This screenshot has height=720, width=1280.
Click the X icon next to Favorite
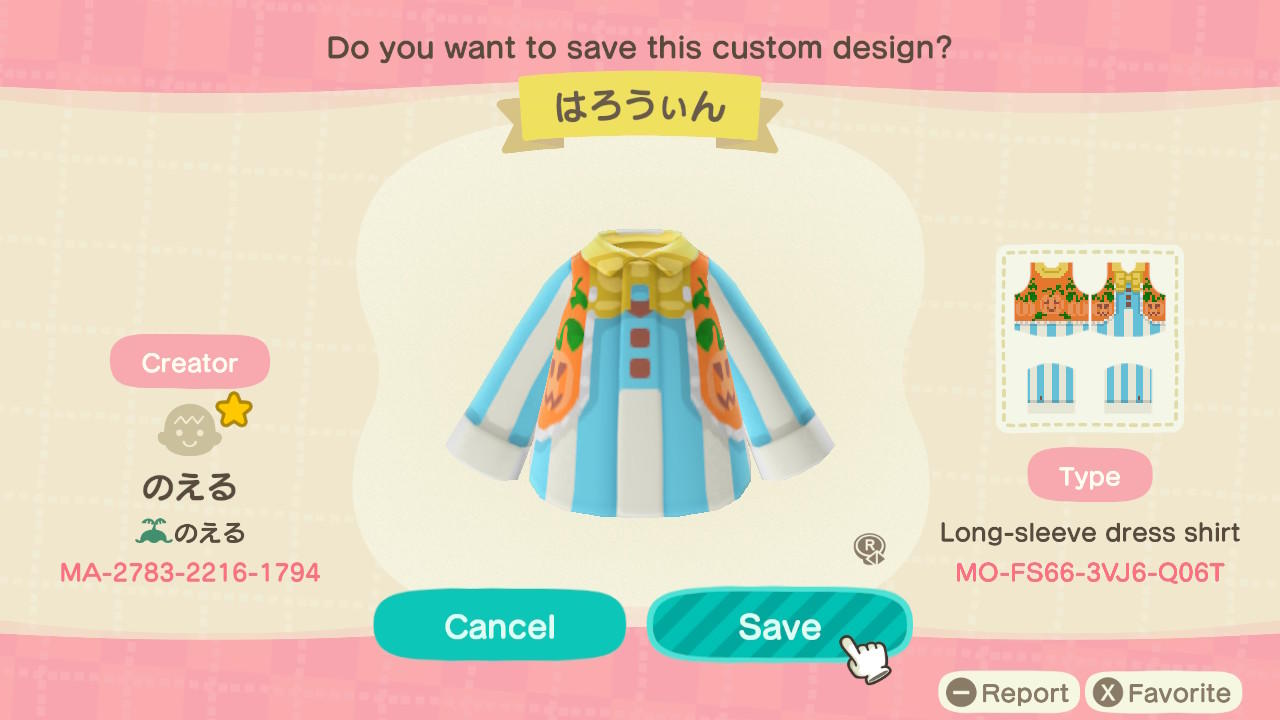click(1108, 692)
